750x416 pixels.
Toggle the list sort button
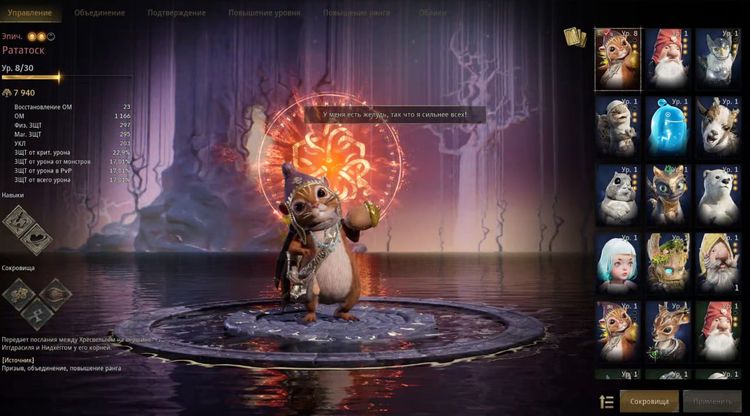pos(606,401)
